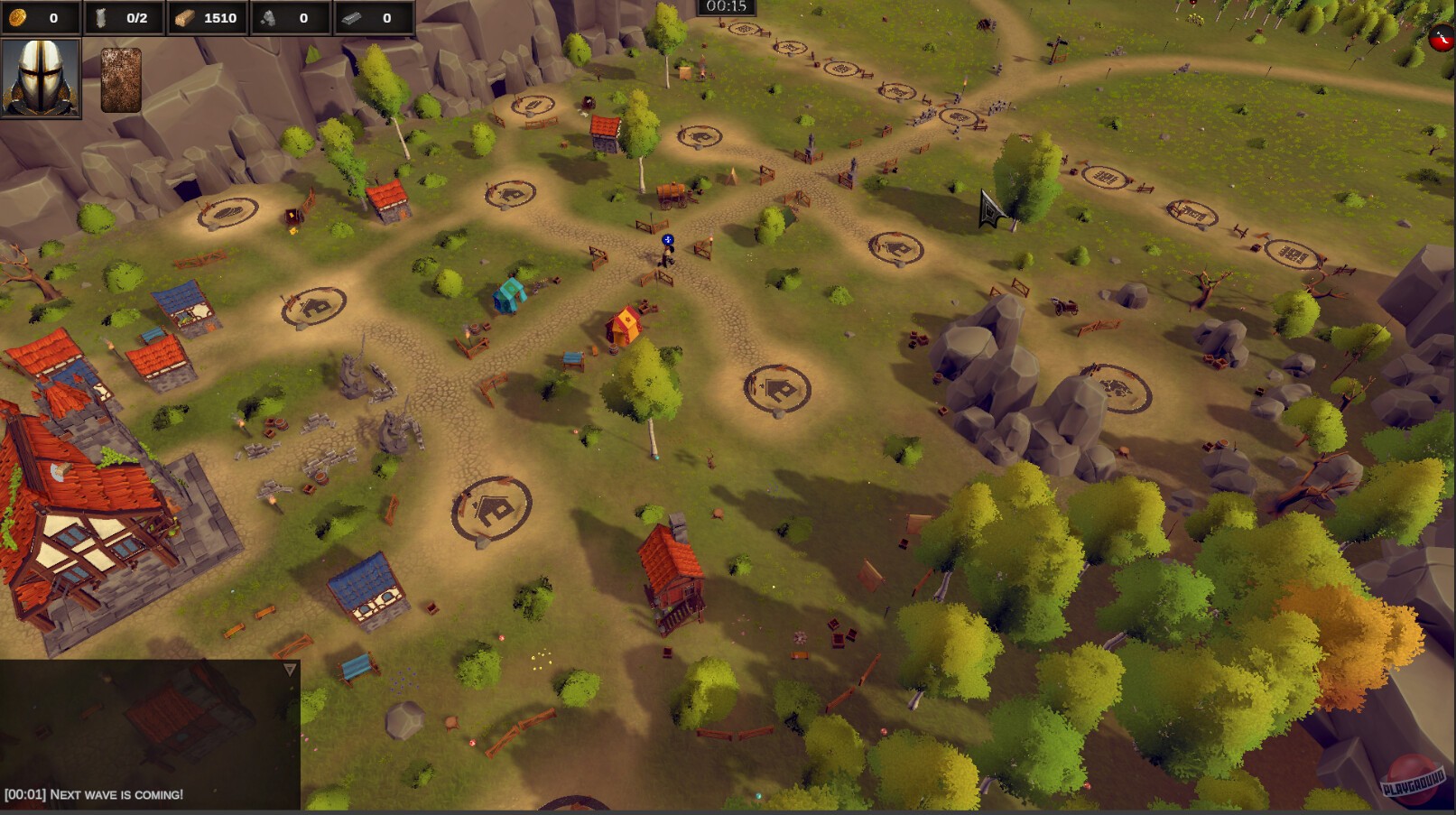This screenshot has height=815, width=1456.
Task: Select the empty tower build circle near the blue tent
Action: (508, 195)
